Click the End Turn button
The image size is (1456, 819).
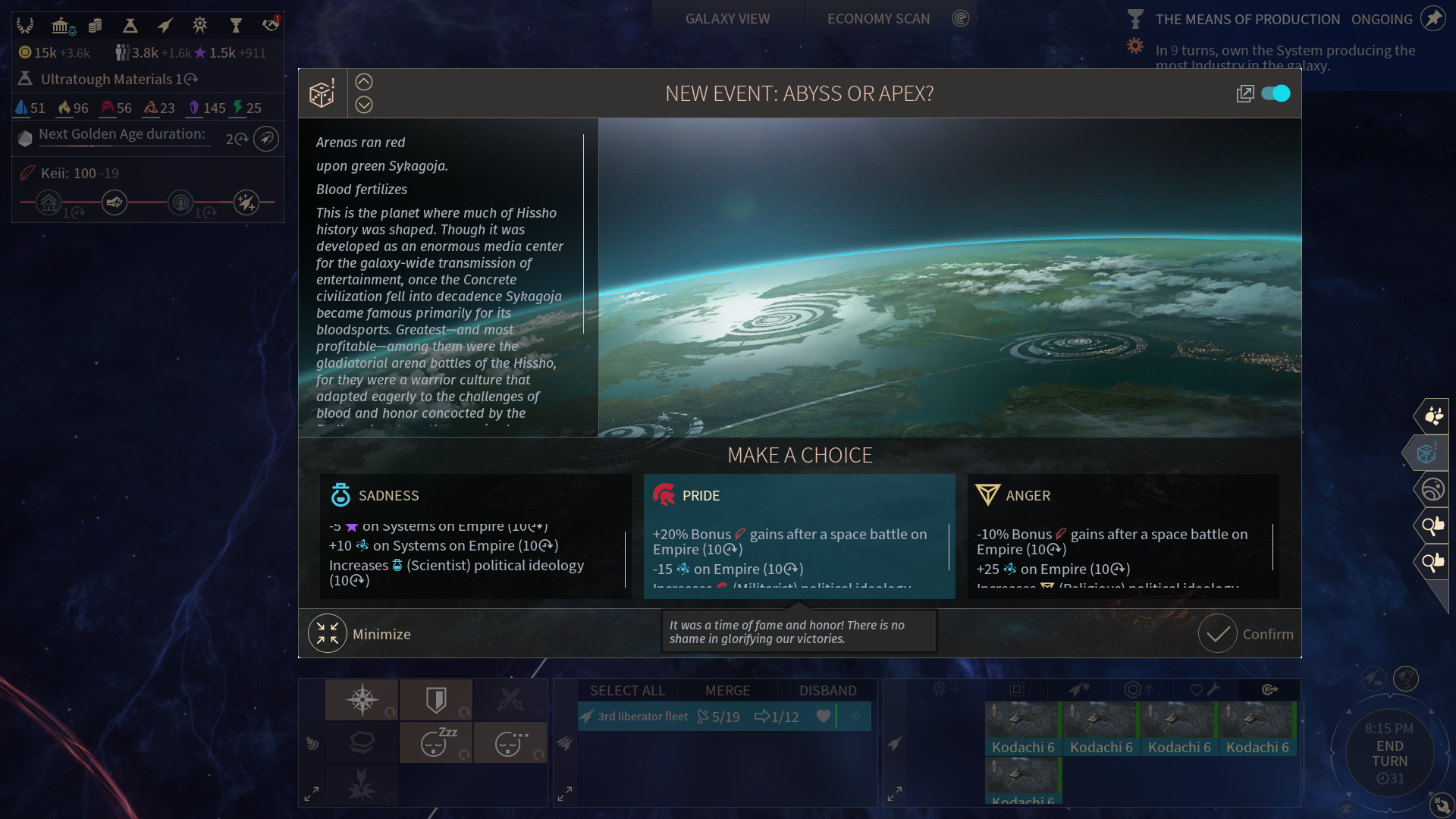tap(1389, 753)
